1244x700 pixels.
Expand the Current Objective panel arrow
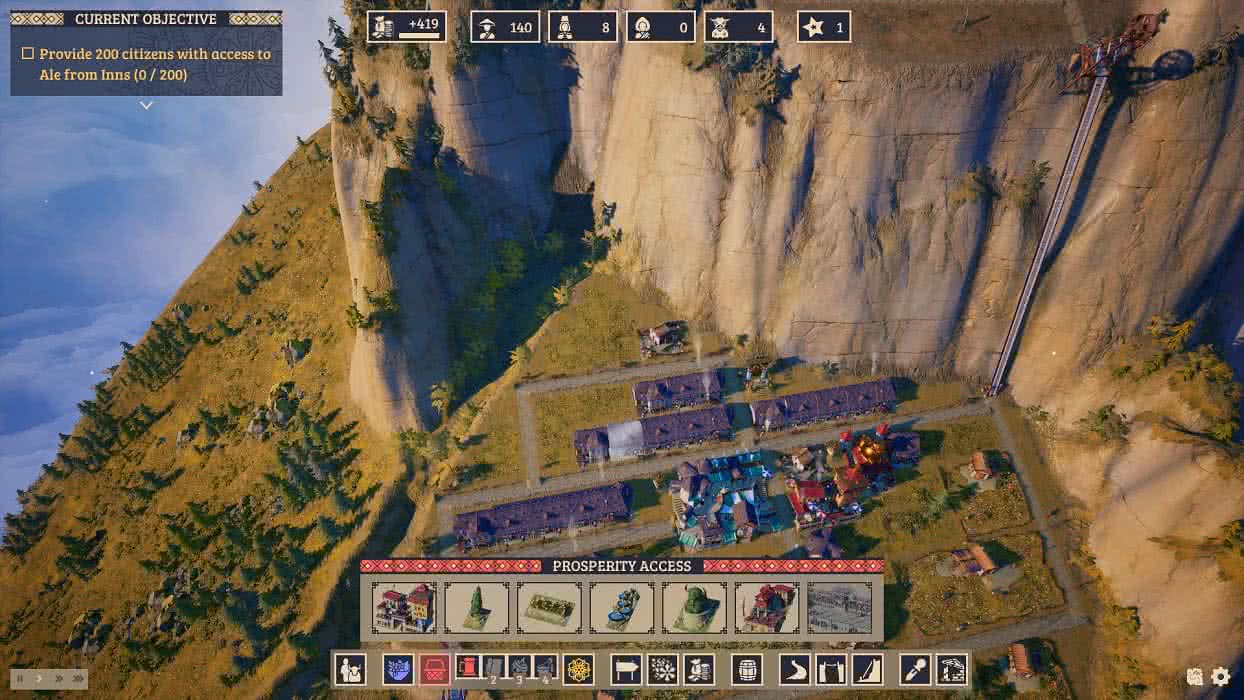[x=146, y=105]
